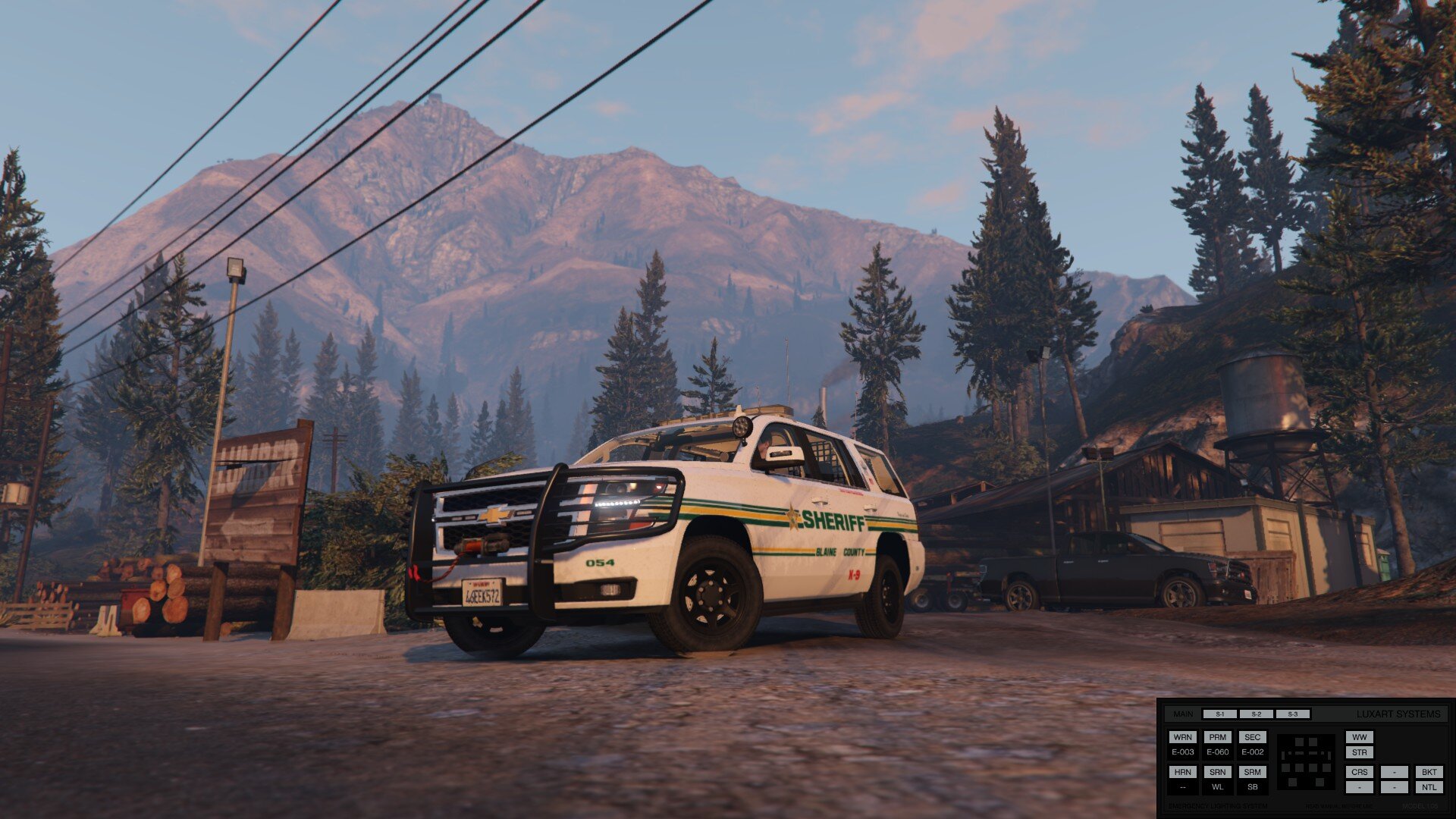Image resolution: width=1456 pixels, height=819 pixels.
Task: Turn on the SRN siren button
Action: click(1217, 772)
